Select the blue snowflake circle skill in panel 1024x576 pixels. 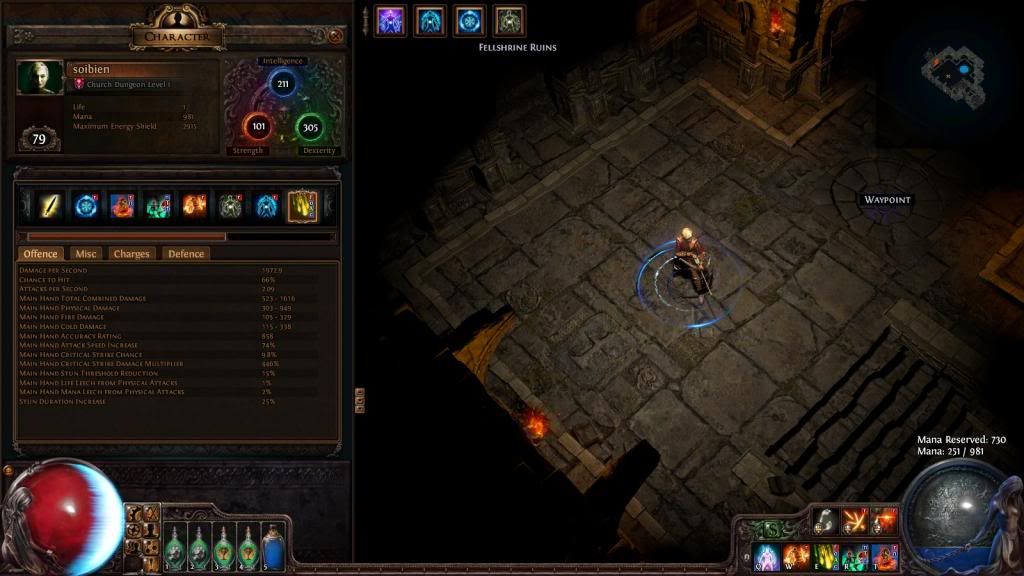87,206
